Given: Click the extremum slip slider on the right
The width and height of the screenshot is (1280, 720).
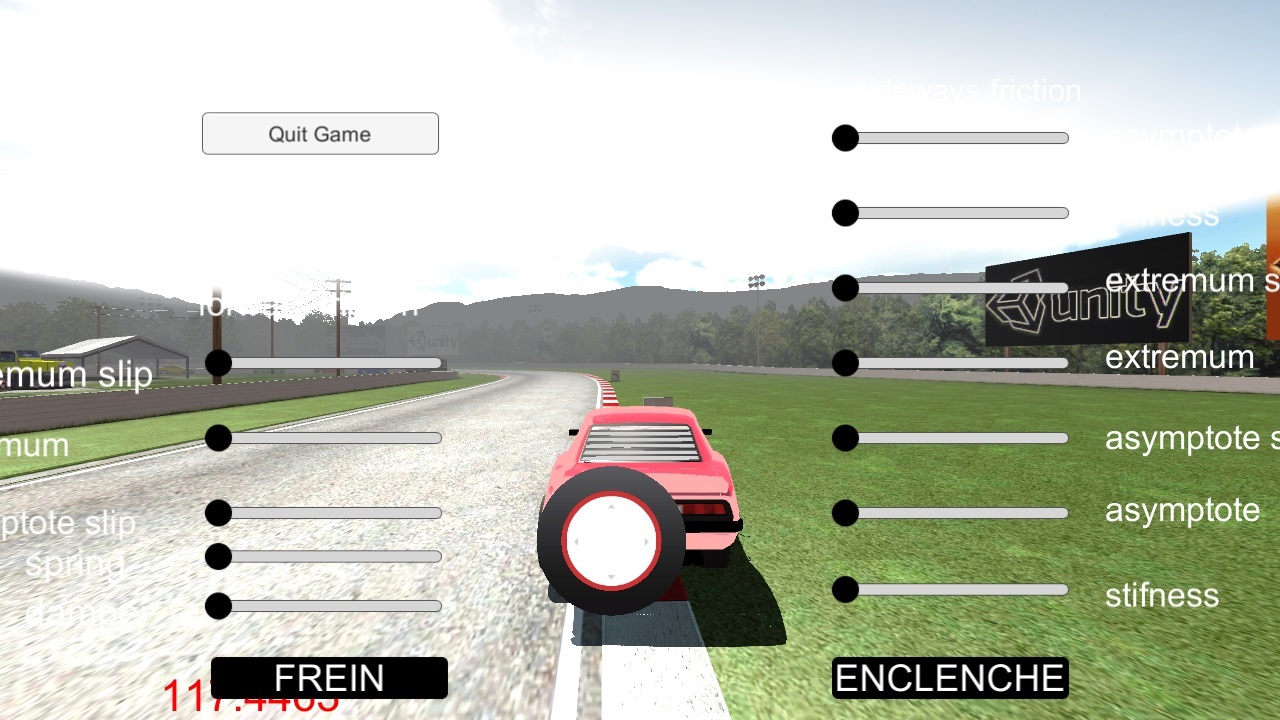Looking at the screenshot, I should (845, 288).
